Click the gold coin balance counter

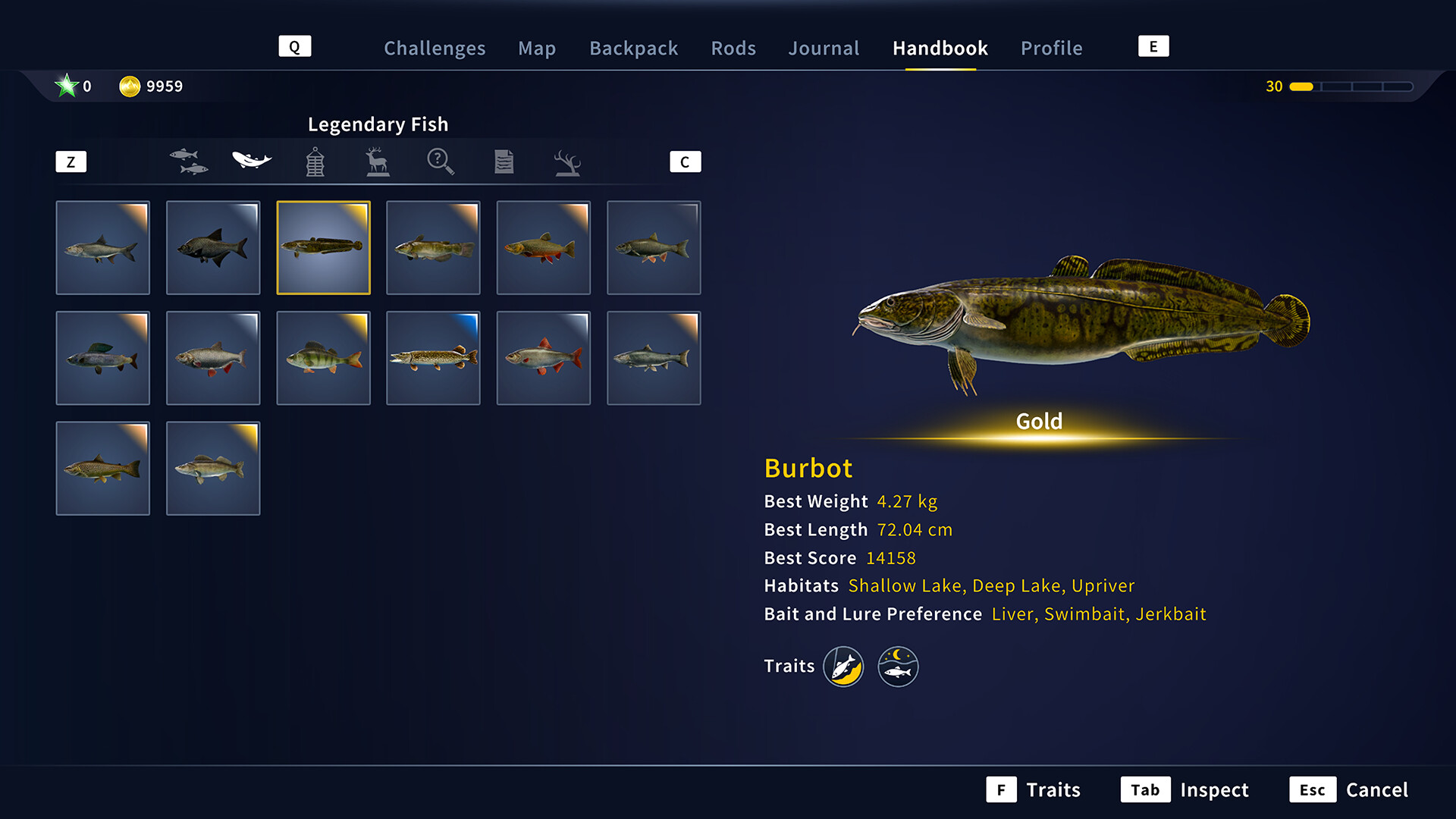[150, 86]
